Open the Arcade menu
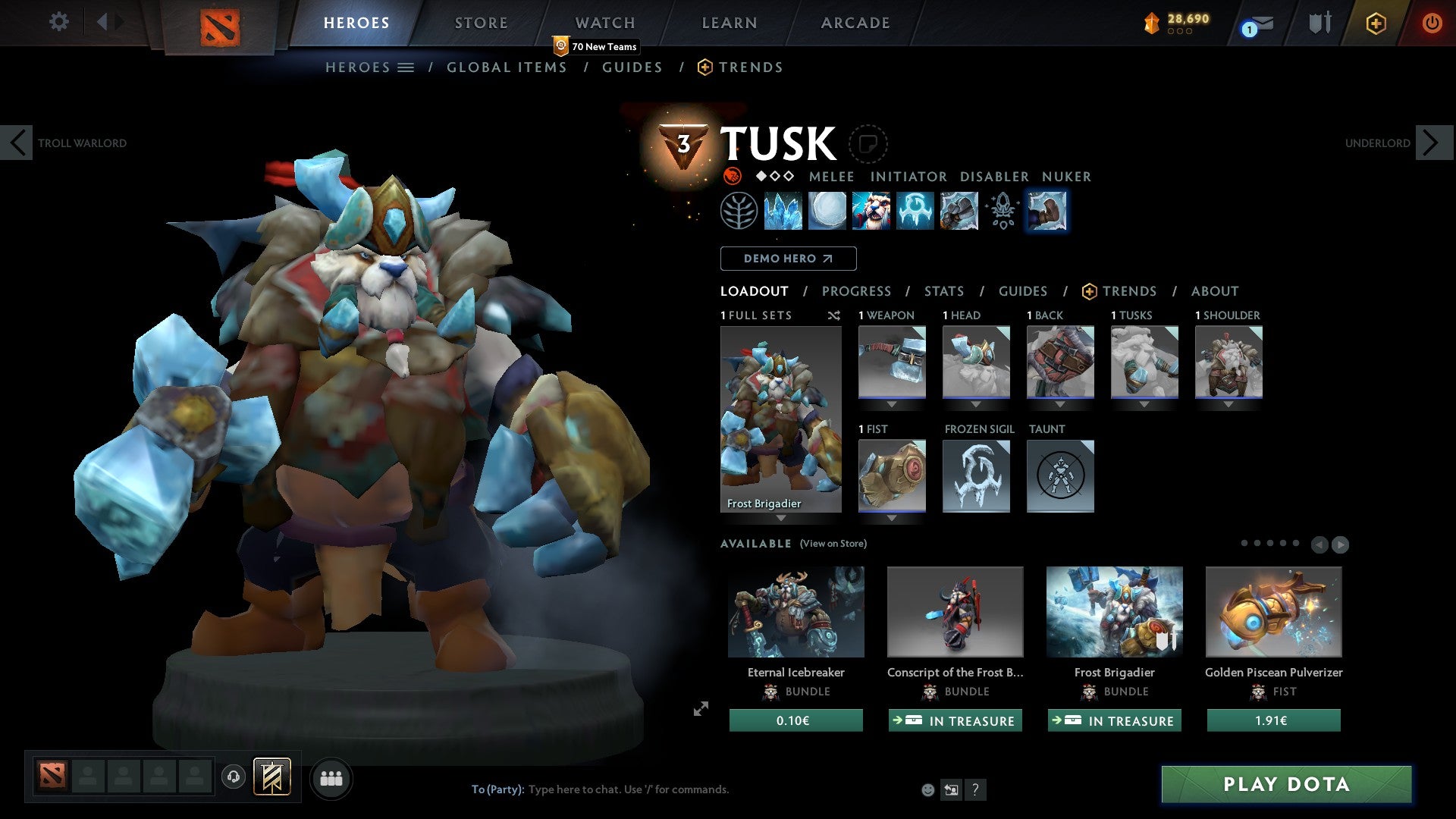 855,22
